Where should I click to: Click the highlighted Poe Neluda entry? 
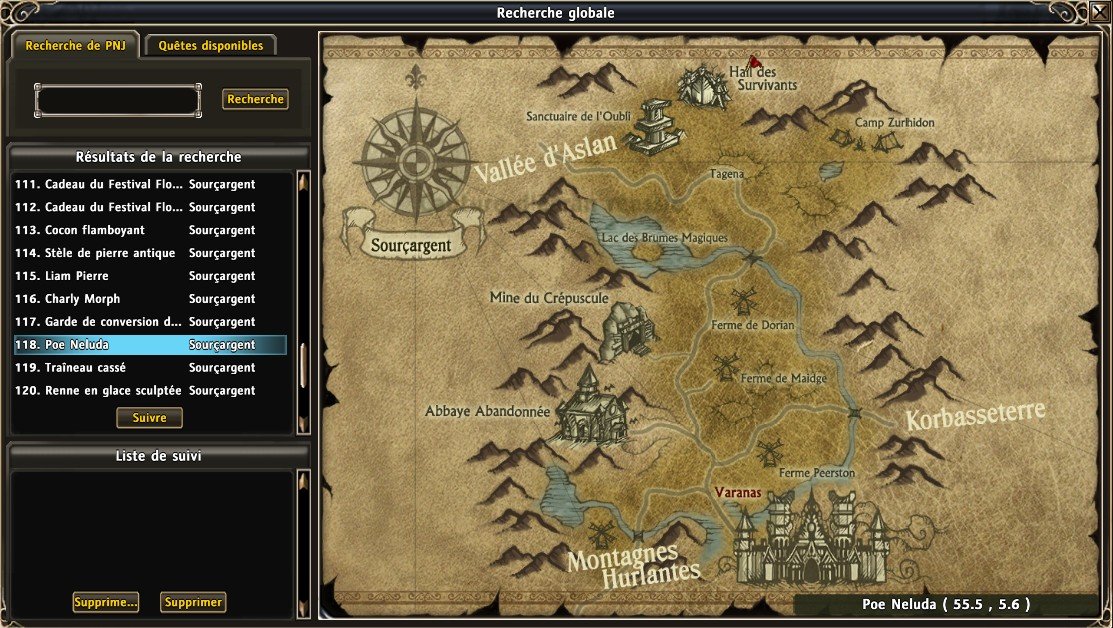click(x=148, y=345)
